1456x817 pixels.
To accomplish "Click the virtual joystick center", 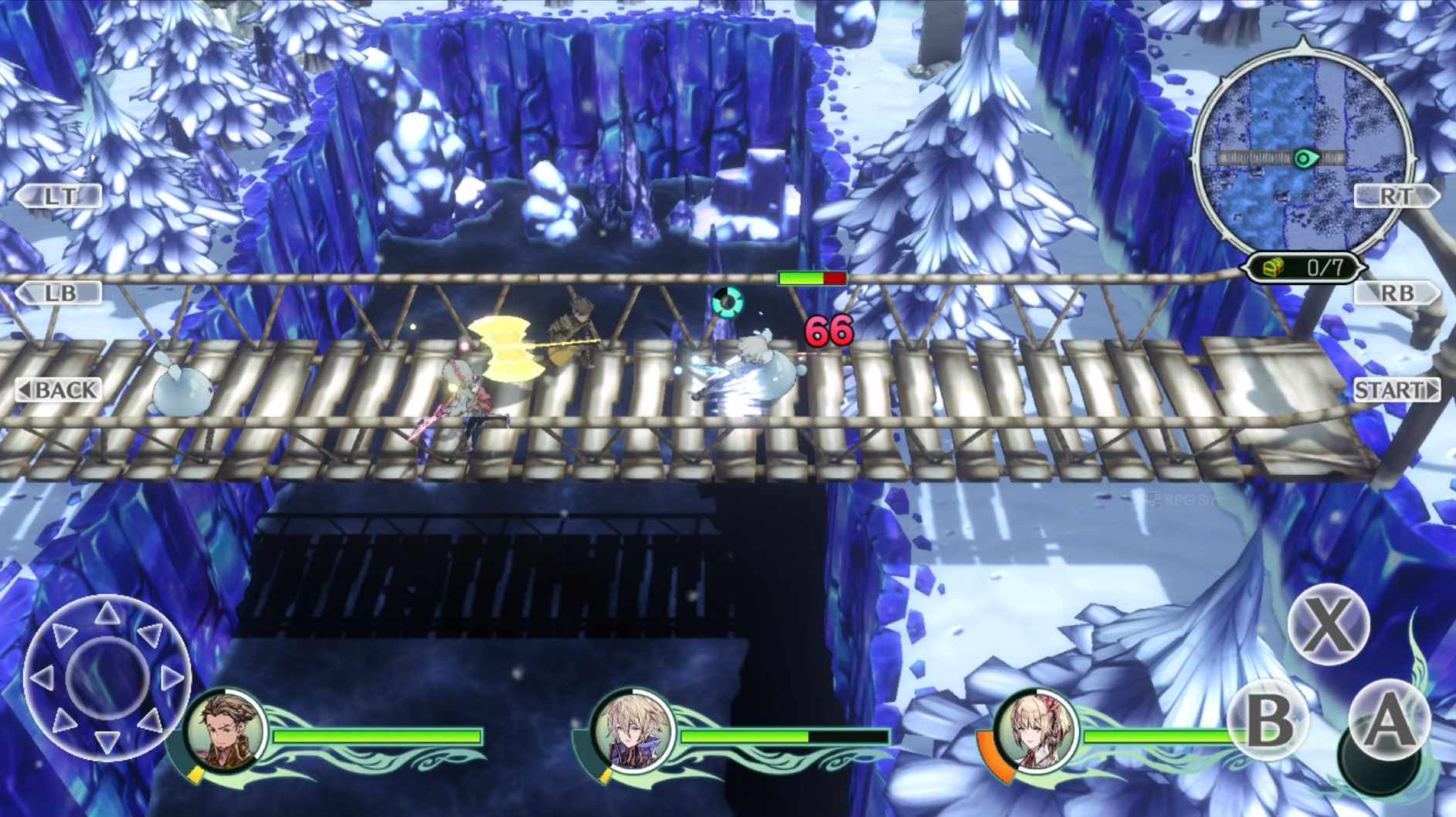I will (107, 678).
